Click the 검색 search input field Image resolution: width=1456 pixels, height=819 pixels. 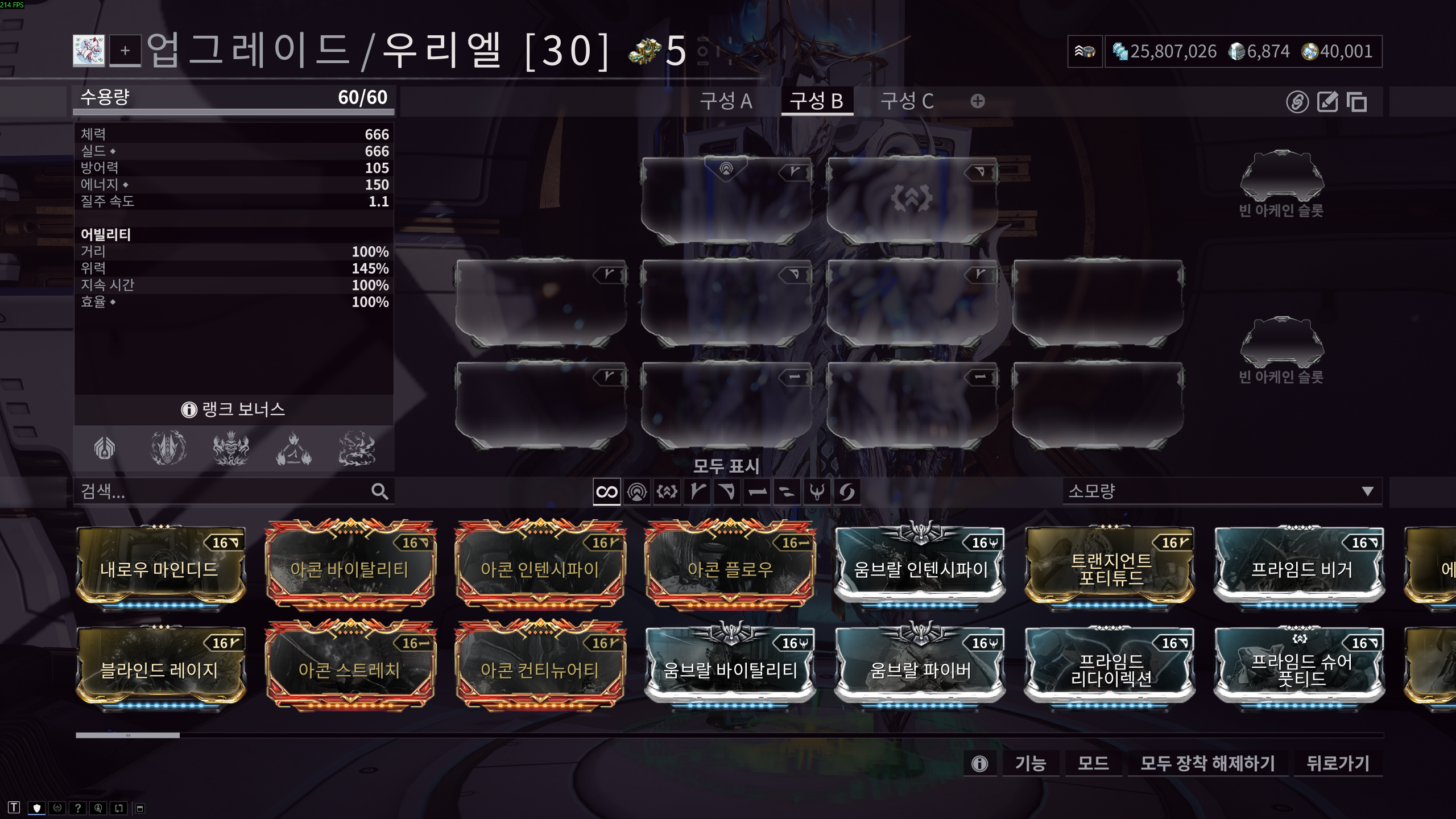pos(227,492)
